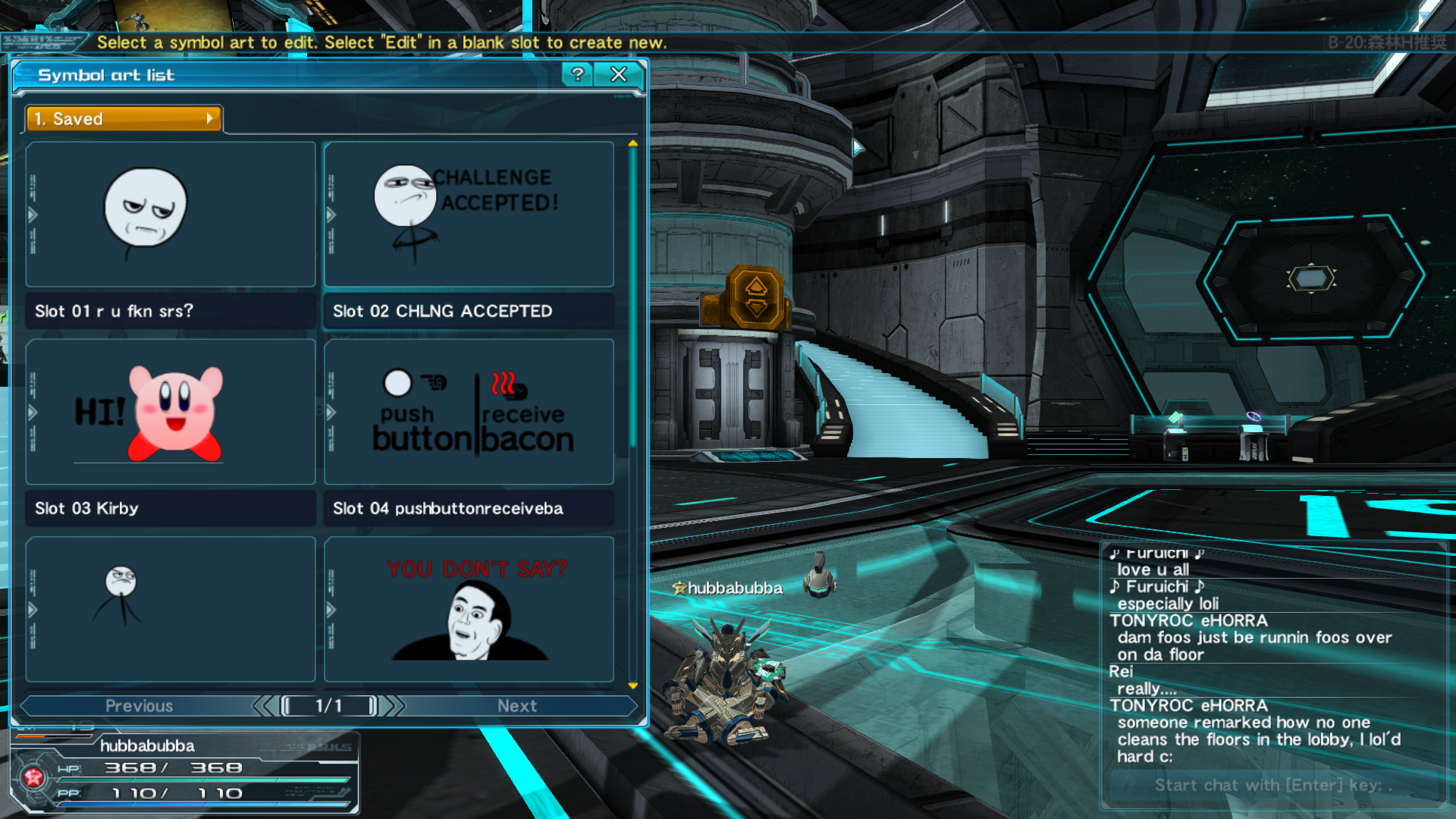Click the list's scroll-up arrow

tap(633, 143)
